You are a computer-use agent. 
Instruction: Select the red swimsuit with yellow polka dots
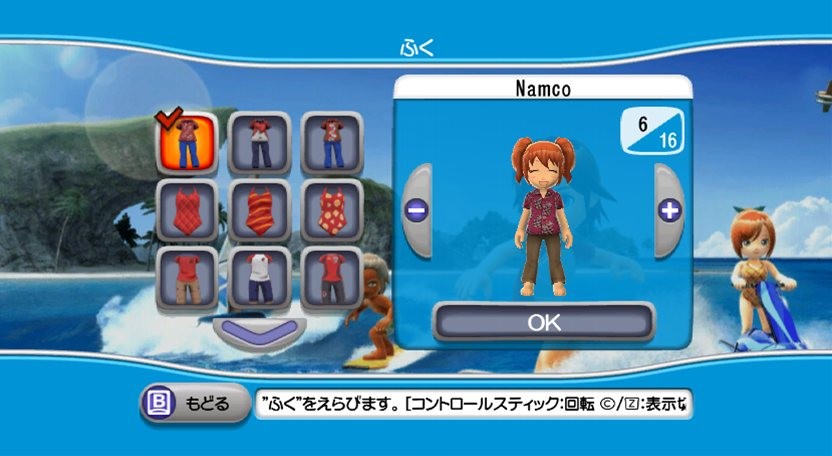click(x=331, y=211)
